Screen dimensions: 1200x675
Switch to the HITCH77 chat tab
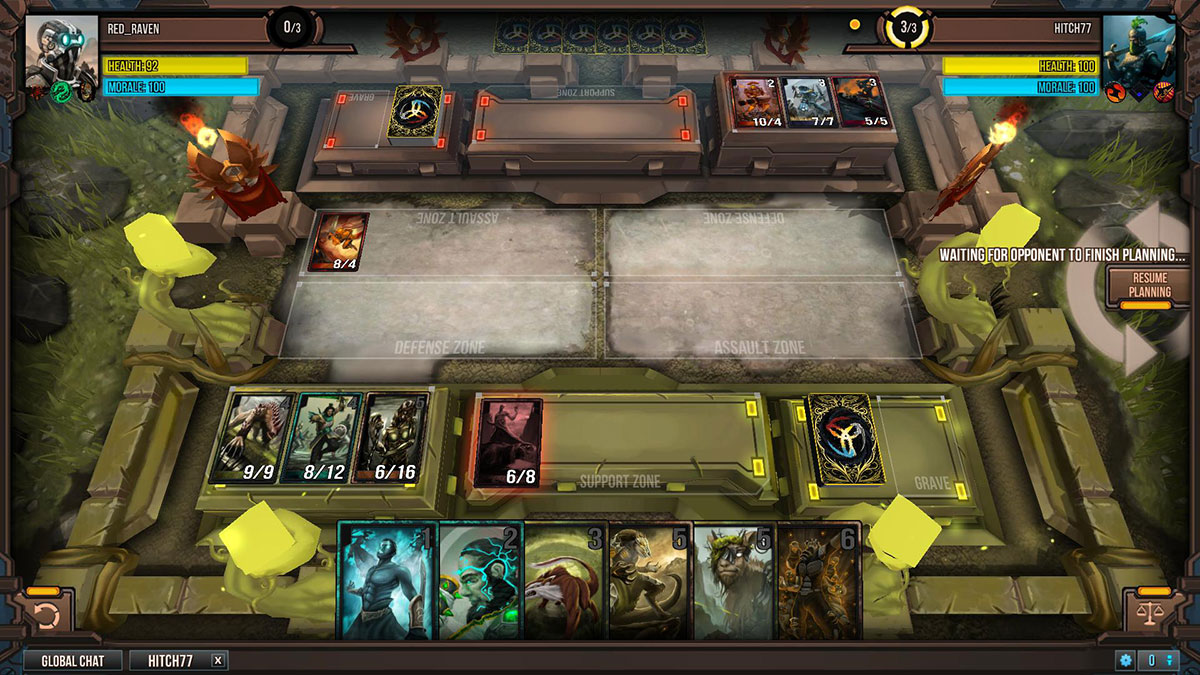[x=170, y=661]
